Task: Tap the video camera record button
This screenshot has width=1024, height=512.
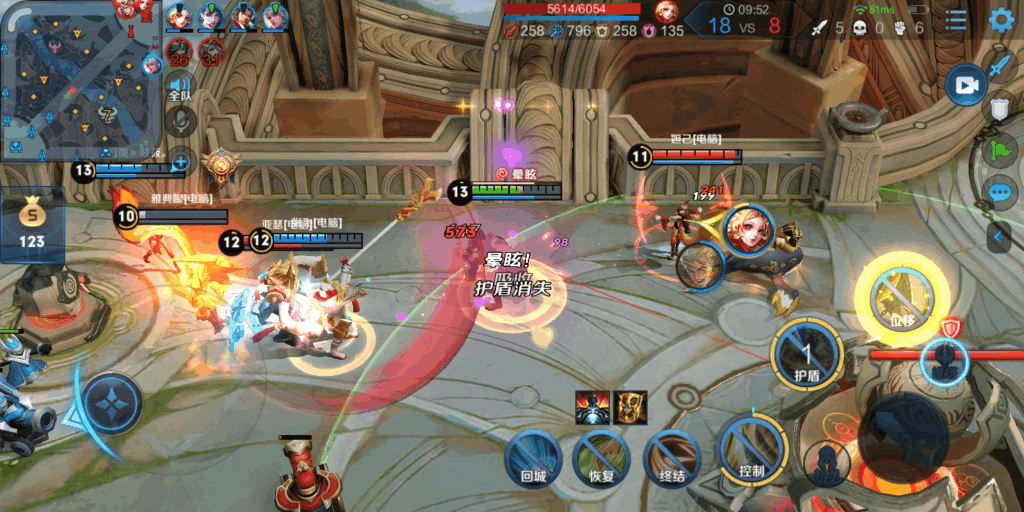Action: click(x=965, y=86)
